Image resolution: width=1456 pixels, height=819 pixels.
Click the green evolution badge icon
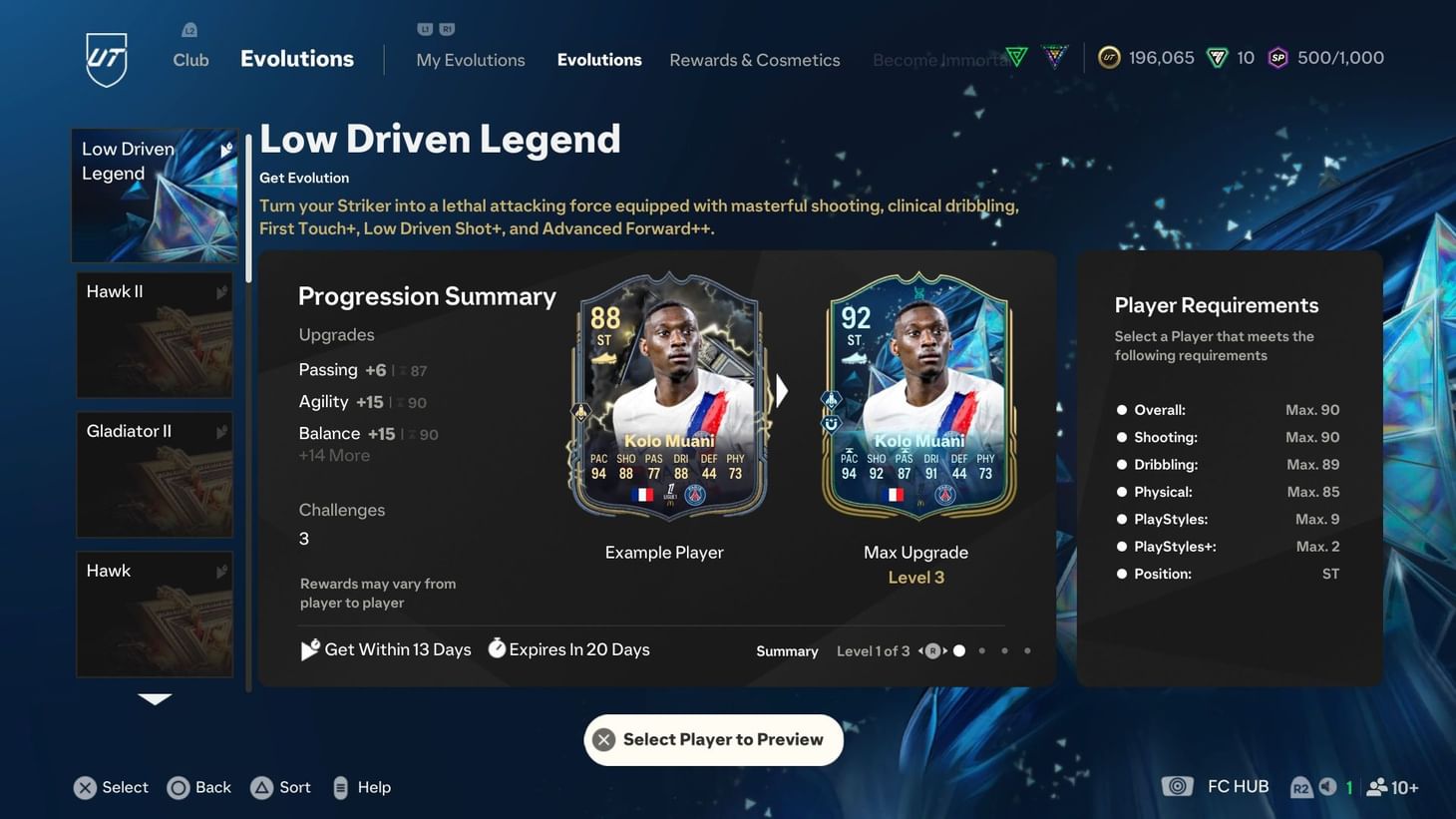[x=1016, y=57]
